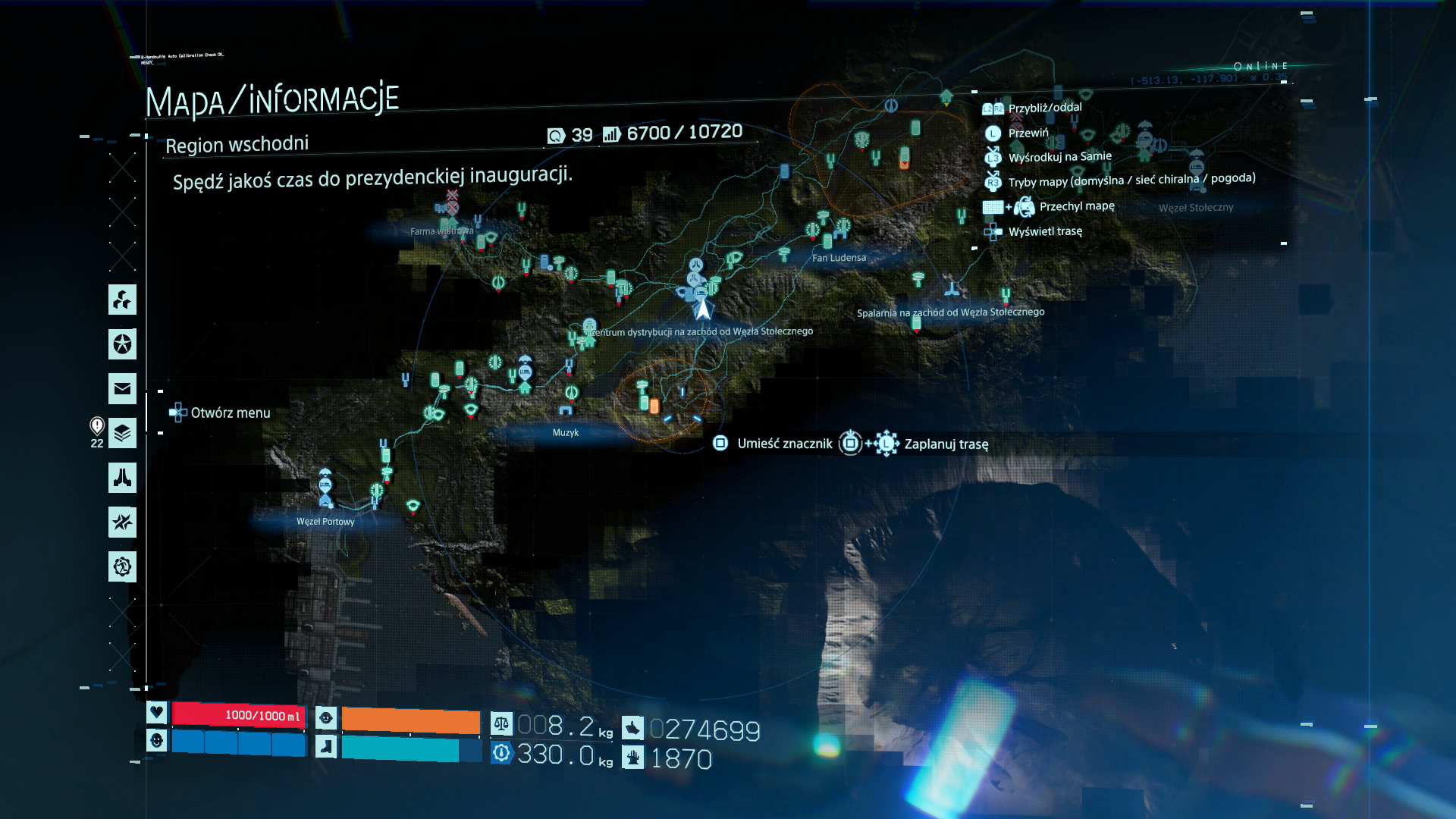Screen dimensions: 1456x819
Task: Pick Spalarnia na zachód od Węzła Stolecznego
Action: click(950, 312)
